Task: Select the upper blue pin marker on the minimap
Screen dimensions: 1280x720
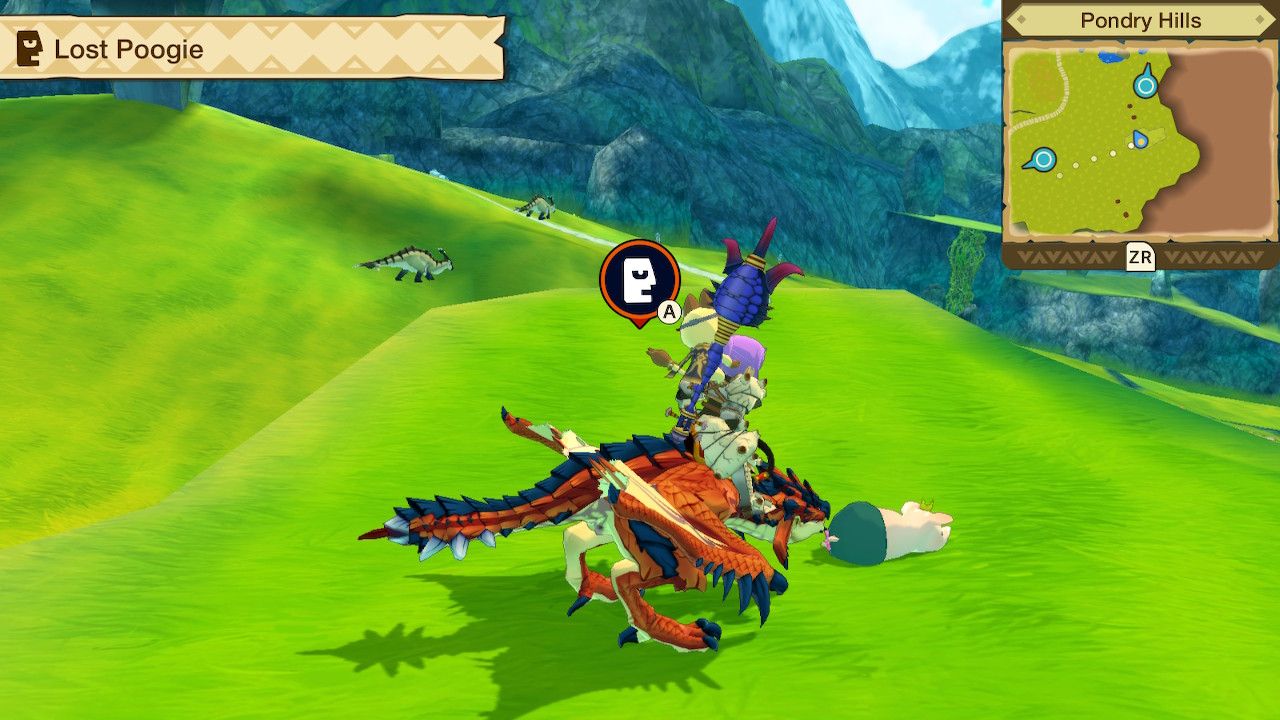Action: [x=1145, y=84]
